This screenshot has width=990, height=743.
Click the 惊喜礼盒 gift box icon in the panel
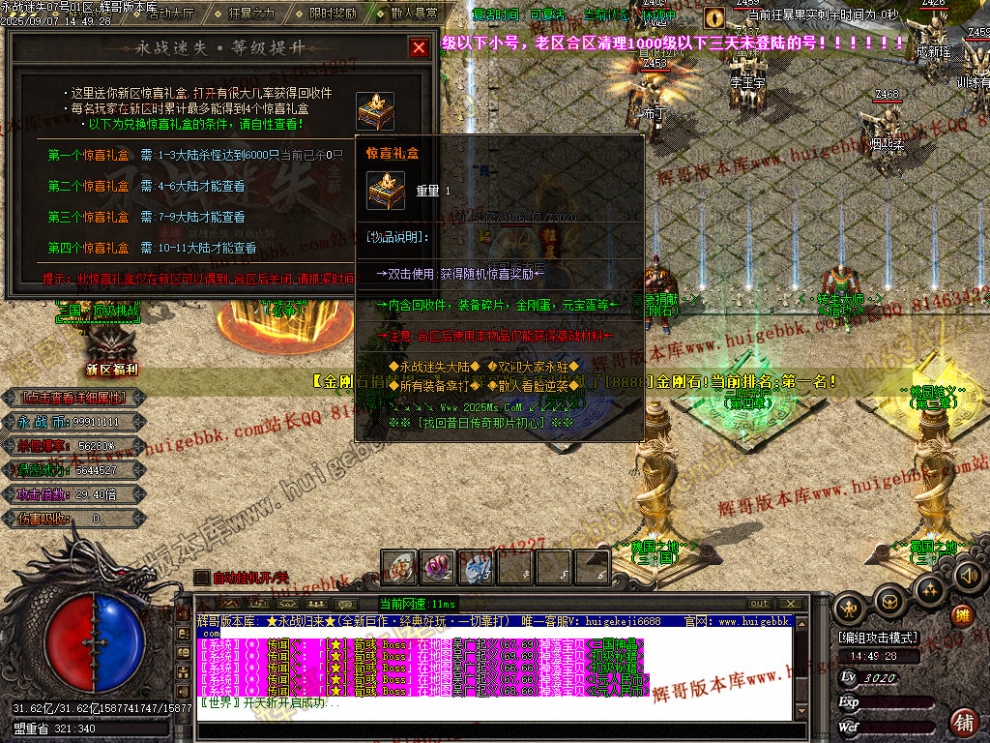(x=375, y=111)
